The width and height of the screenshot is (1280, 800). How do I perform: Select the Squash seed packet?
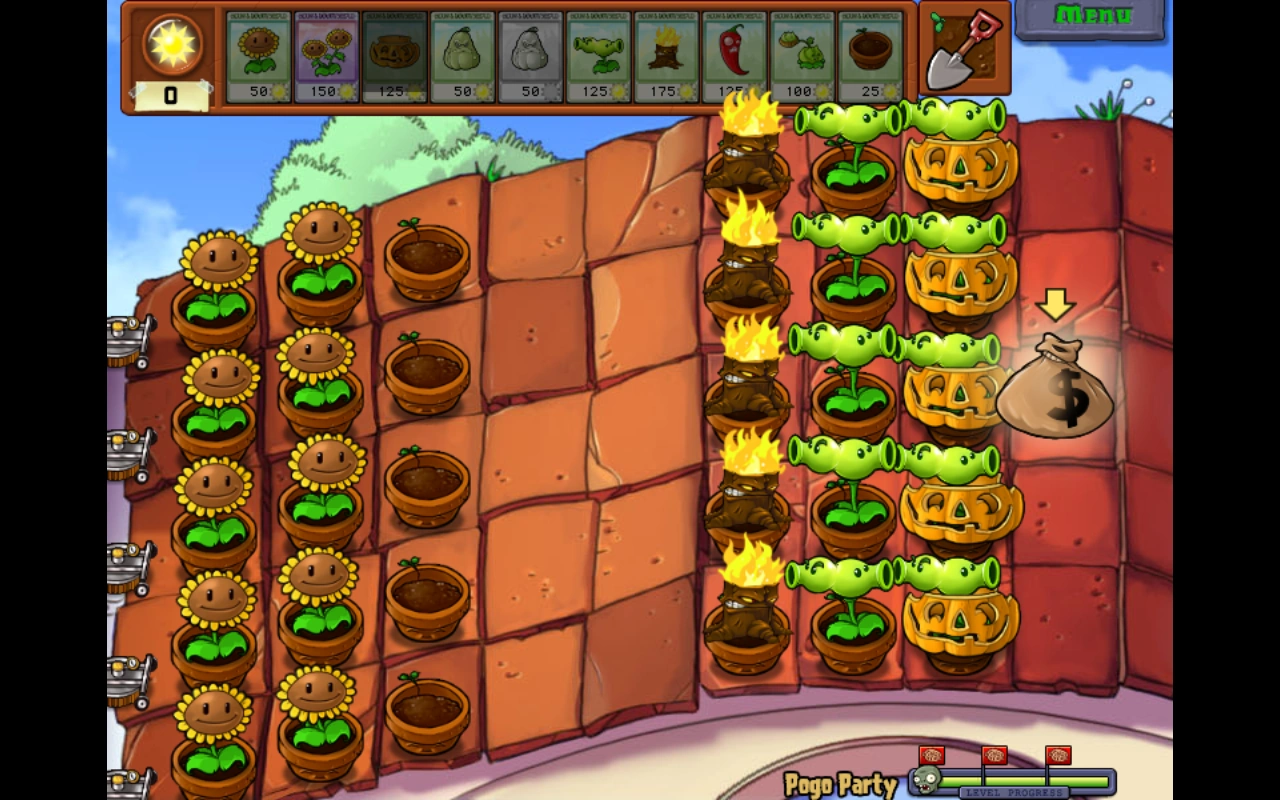pyautogui.click(x=464, y=50)
